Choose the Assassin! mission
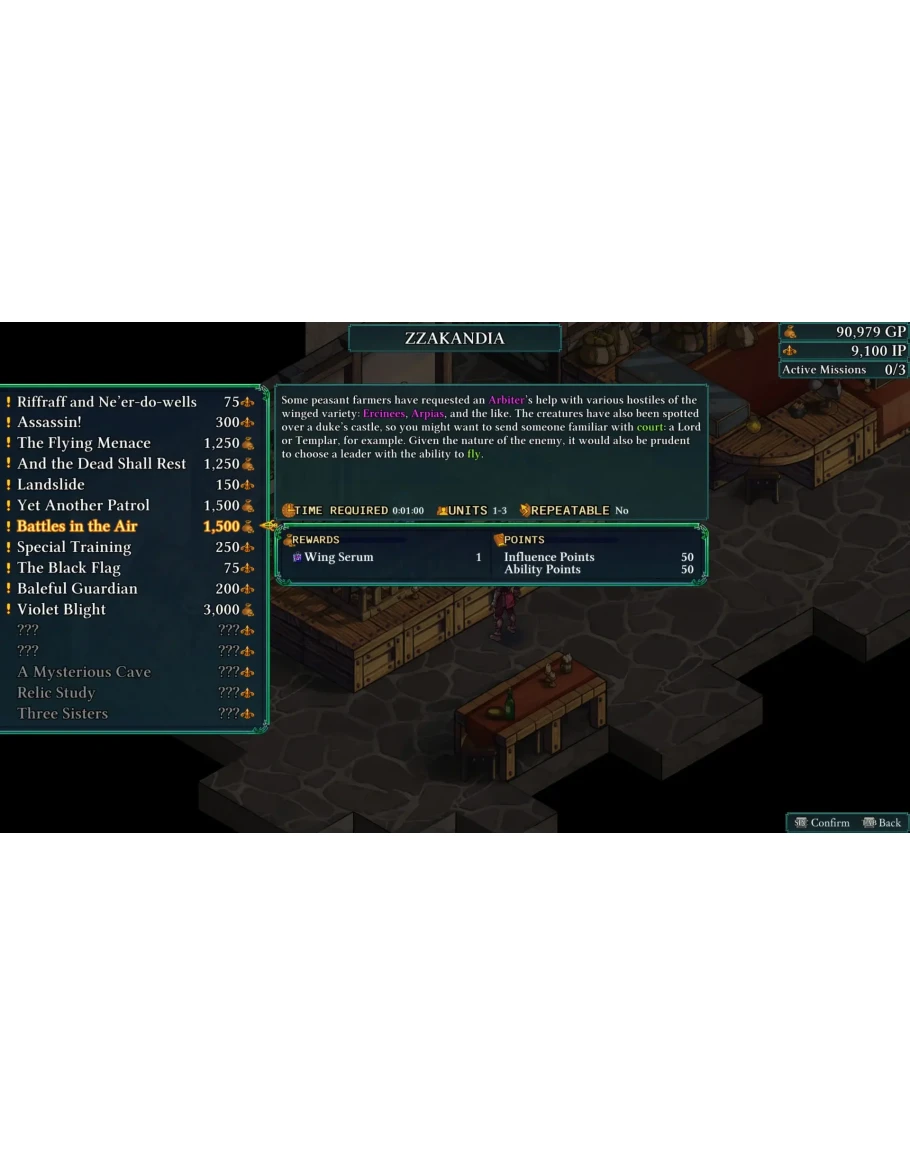 point(50,423)
